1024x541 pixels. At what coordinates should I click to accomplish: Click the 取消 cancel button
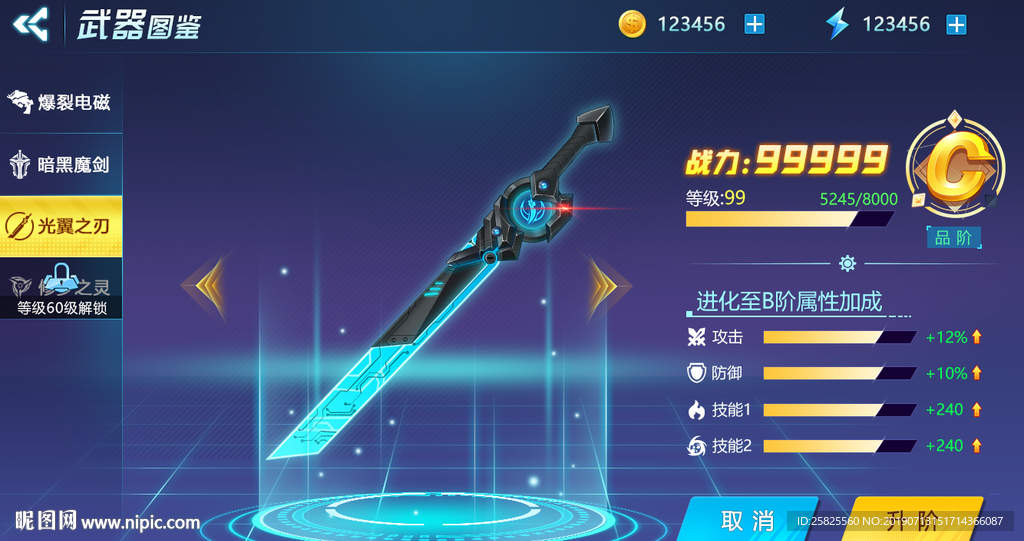tap(748, 520)
